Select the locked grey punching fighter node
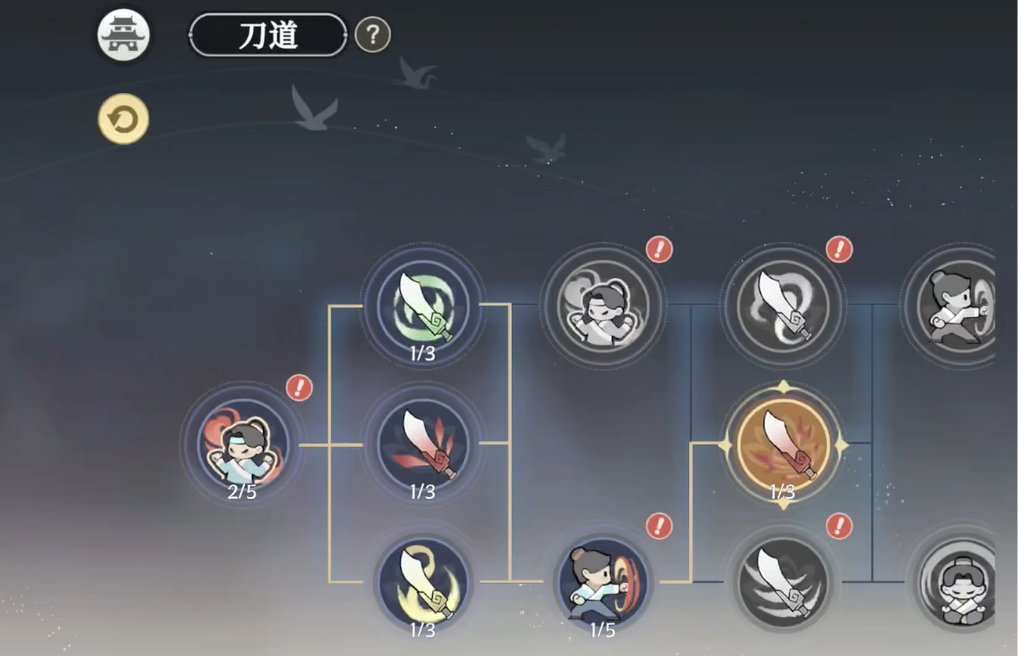 click(955, 303)
